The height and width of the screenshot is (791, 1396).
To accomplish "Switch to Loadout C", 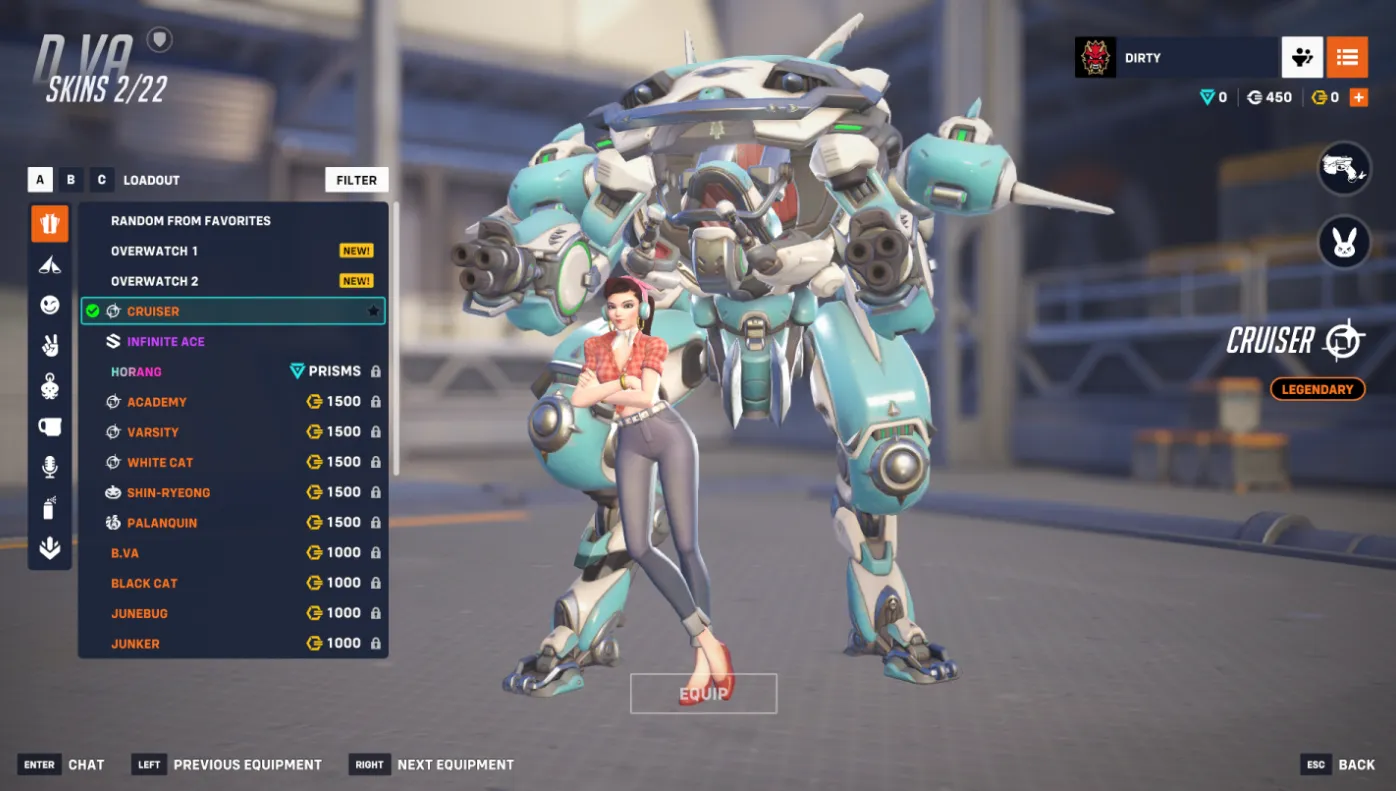I will click(x=101, y=179).
